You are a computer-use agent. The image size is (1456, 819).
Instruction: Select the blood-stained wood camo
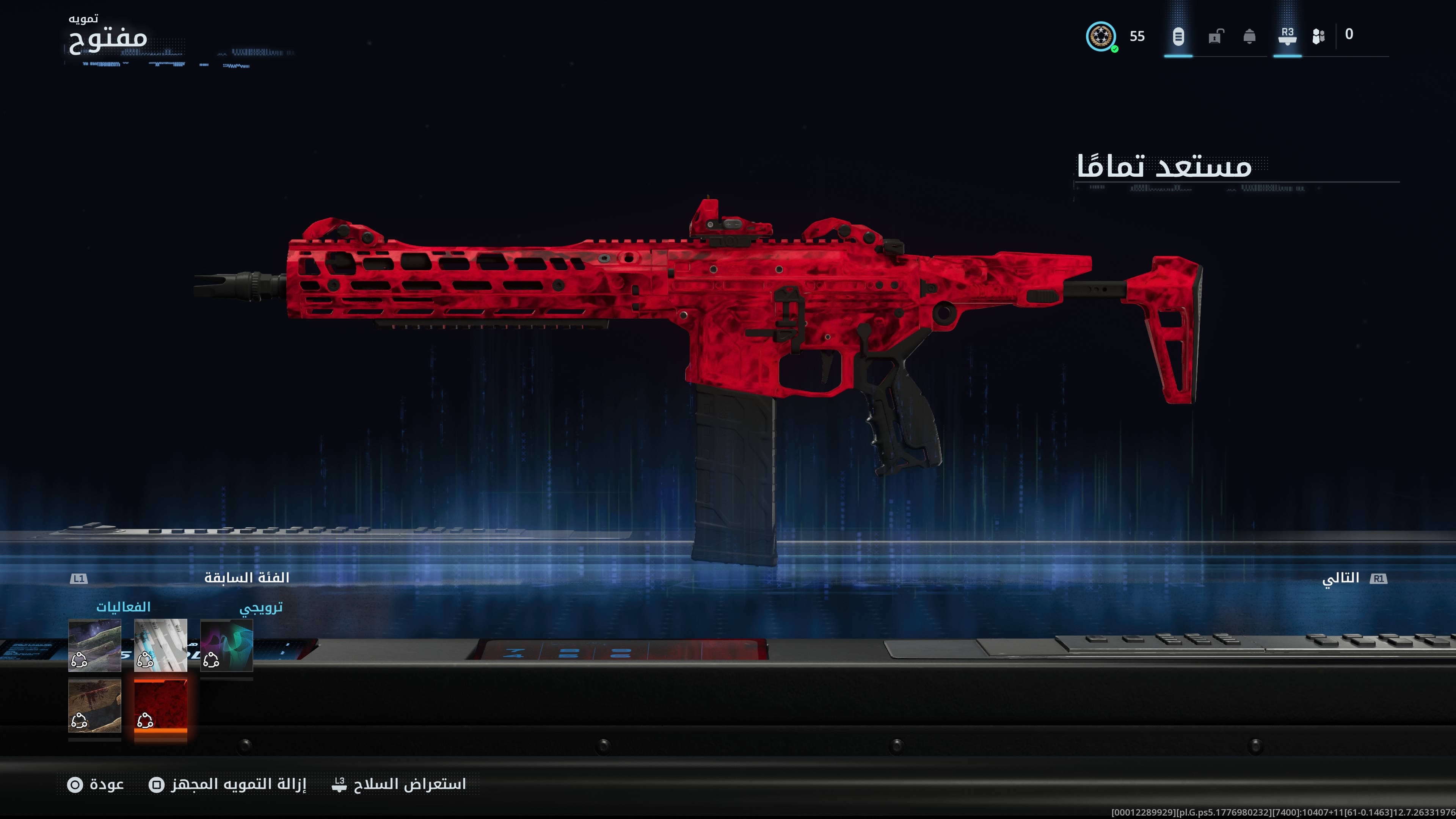(94, 706)
